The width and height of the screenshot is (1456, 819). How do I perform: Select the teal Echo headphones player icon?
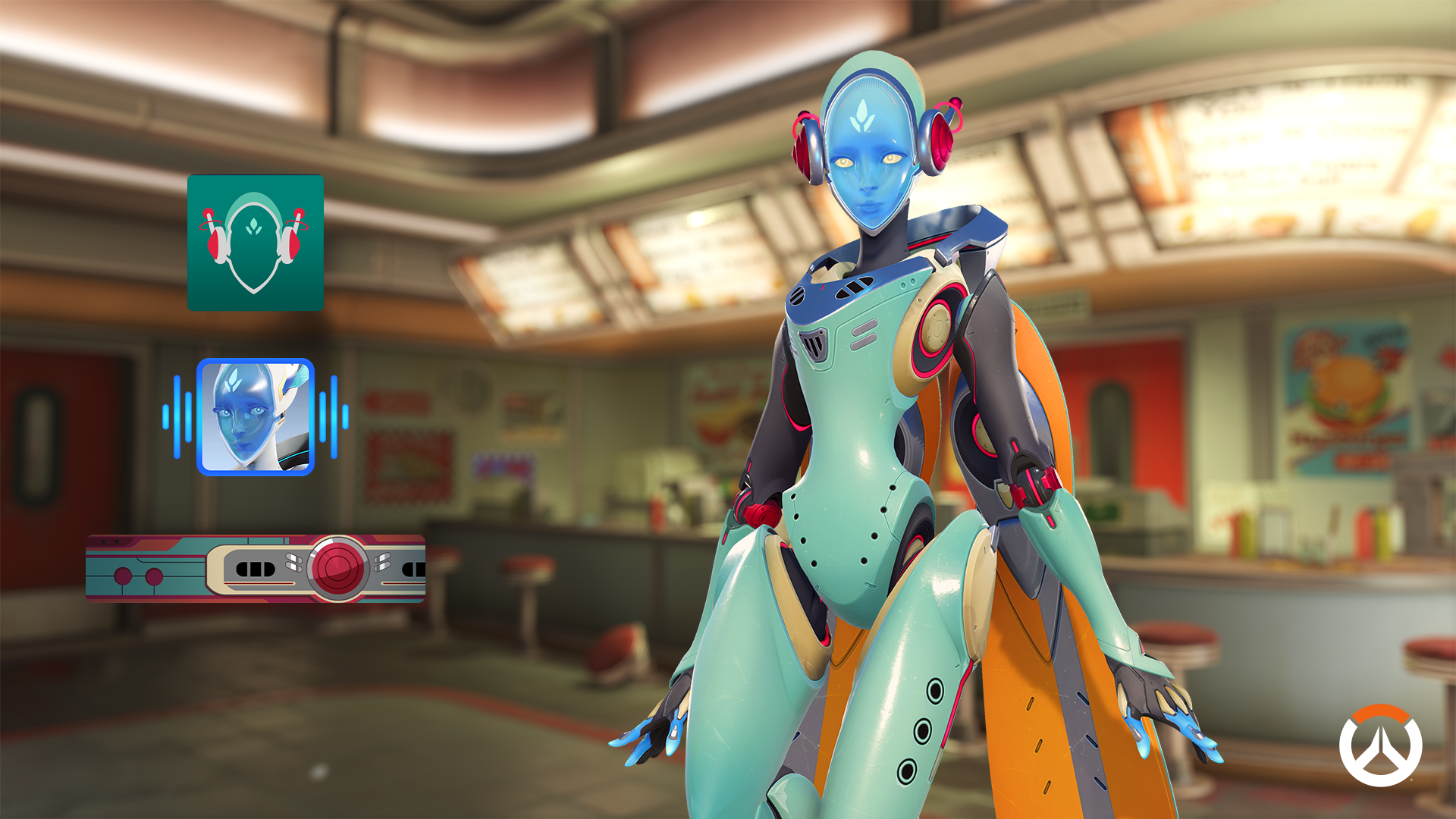pos(256,243)
